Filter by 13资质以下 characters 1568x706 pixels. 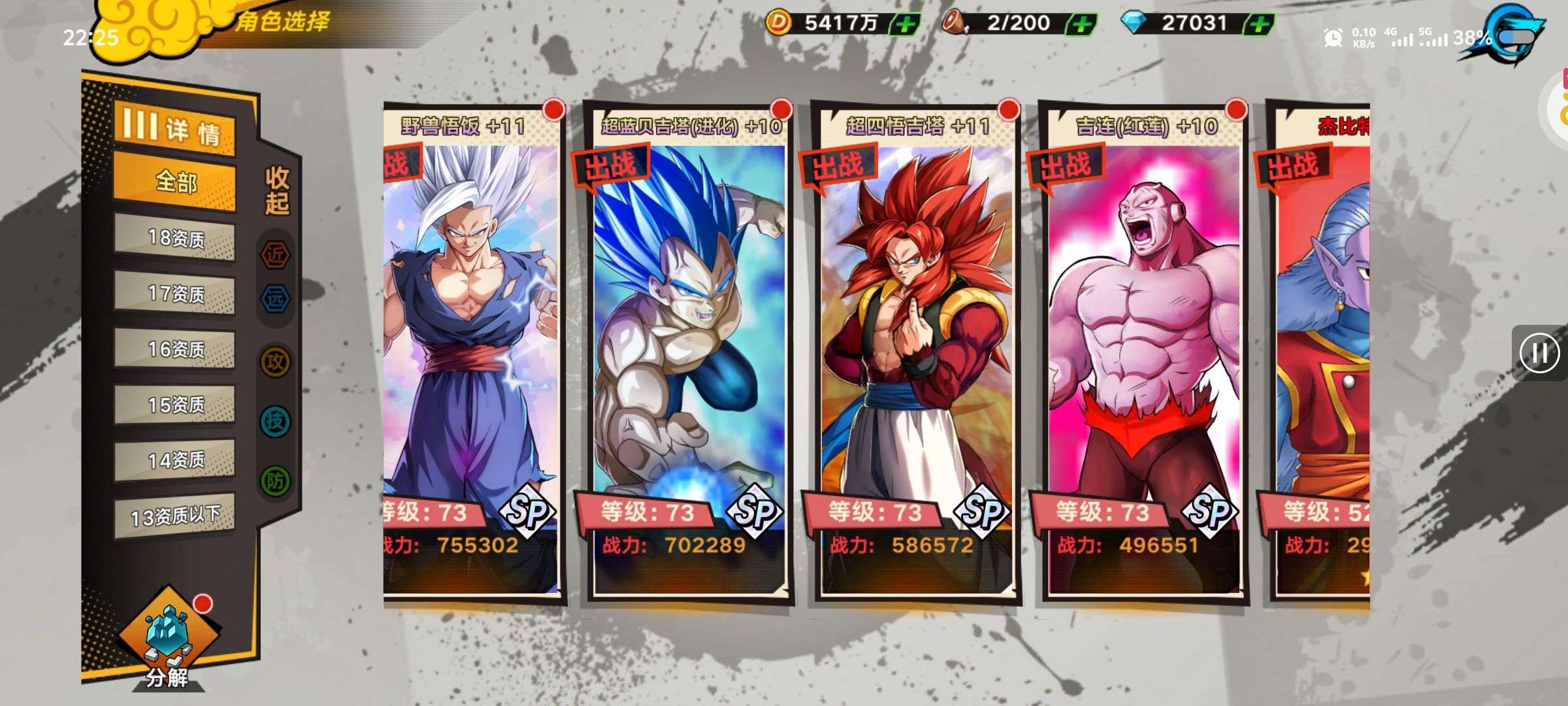[174, 516]
